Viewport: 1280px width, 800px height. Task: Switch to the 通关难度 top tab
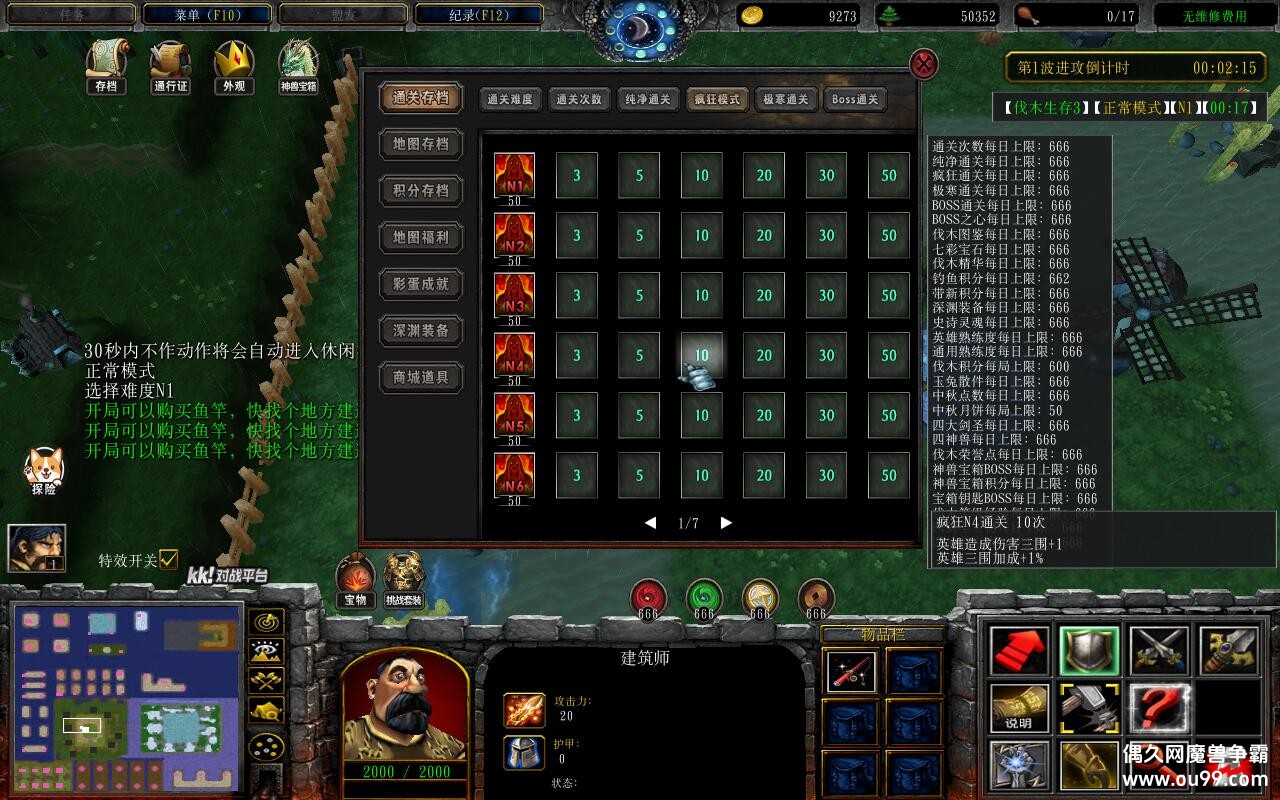(510, 99)
